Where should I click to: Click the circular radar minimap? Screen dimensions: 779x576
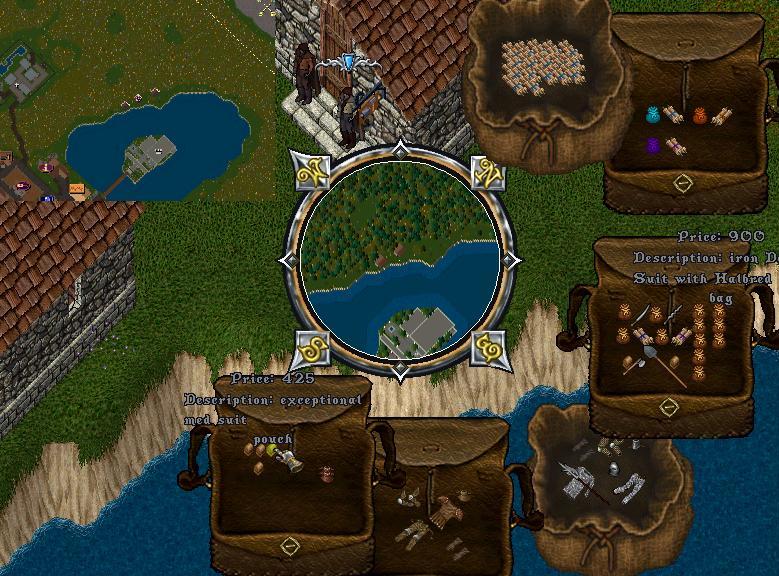(x=400, y=262)
